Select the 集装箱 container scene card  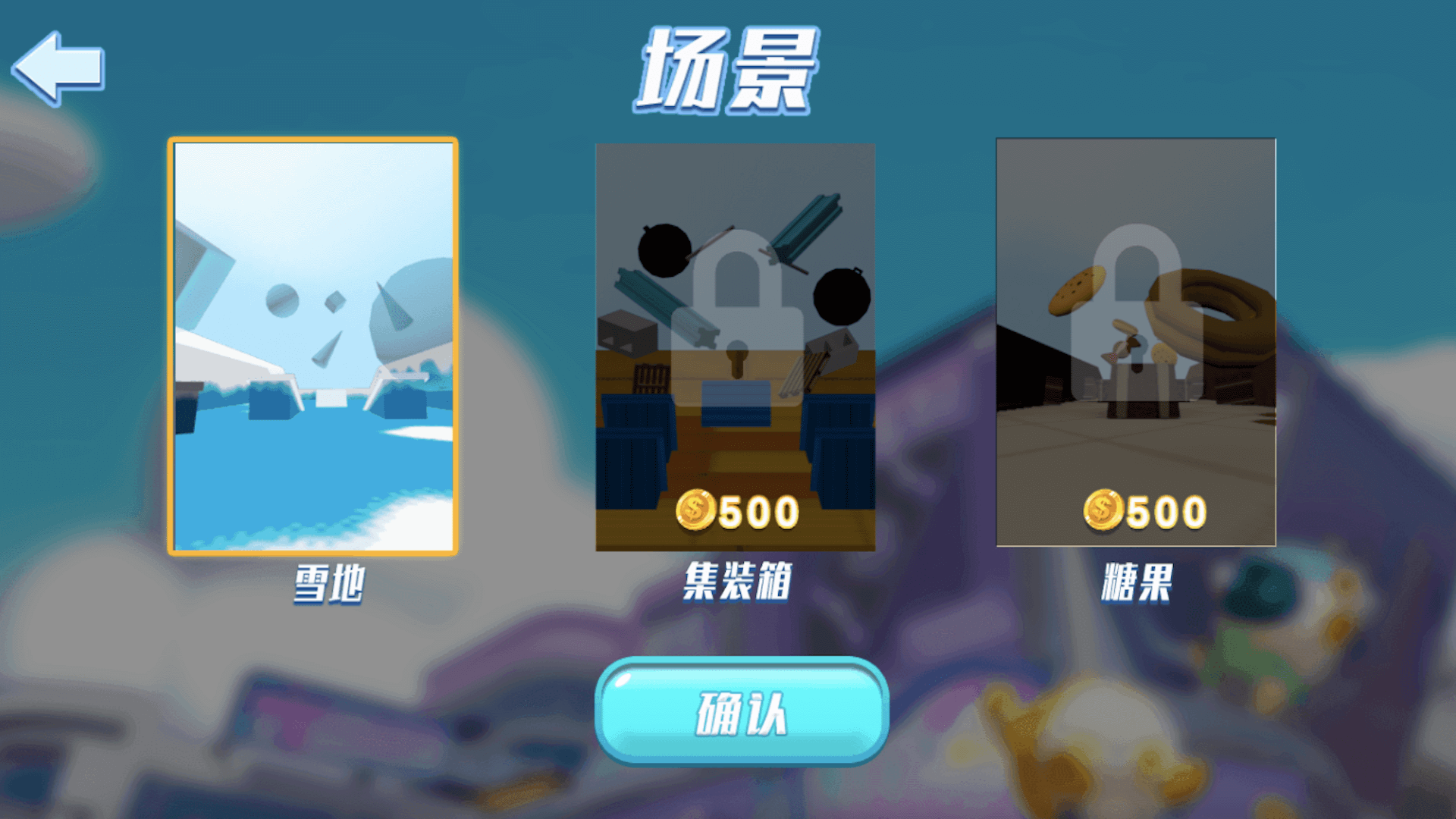(x=736, y=345)
